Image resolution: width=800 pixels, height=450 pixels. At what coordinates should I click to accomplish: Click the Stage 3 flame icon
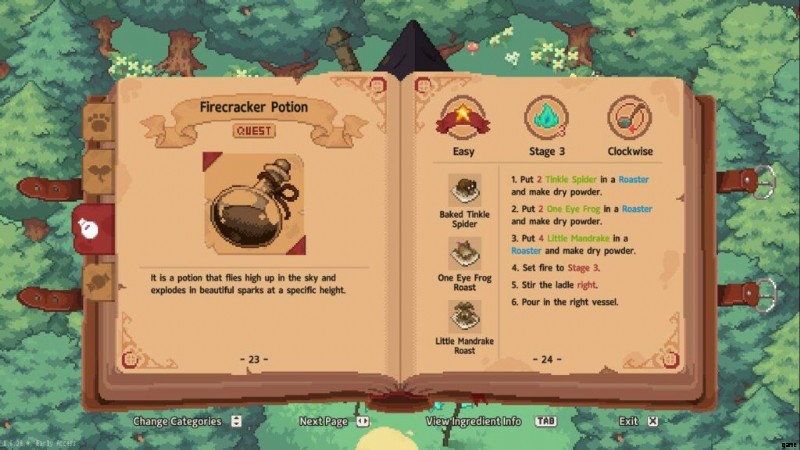pos(547,119)
